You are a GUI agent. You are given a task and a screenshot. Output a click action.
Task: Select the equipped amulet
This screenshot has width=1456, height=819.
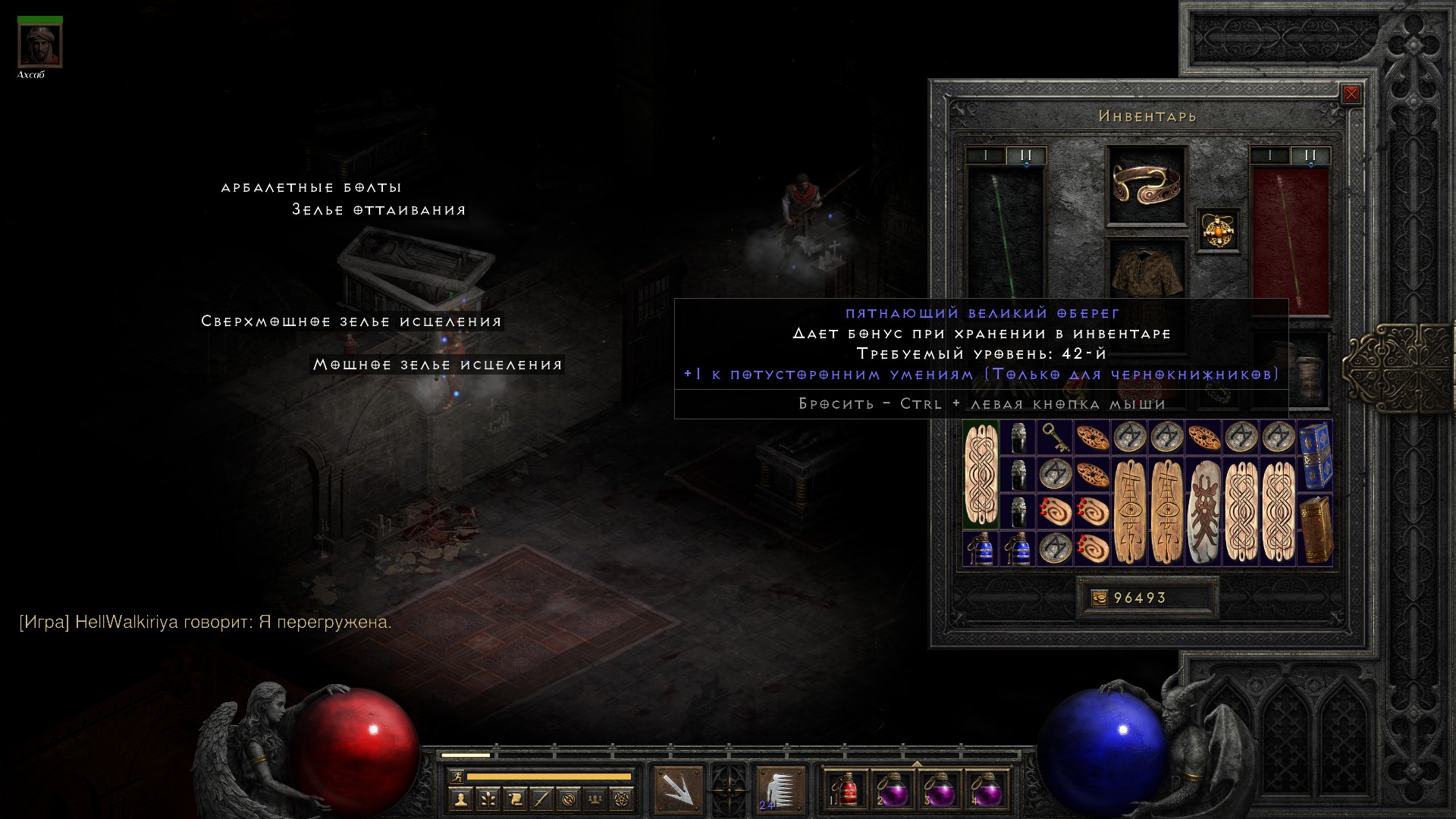pos(1219,230)
